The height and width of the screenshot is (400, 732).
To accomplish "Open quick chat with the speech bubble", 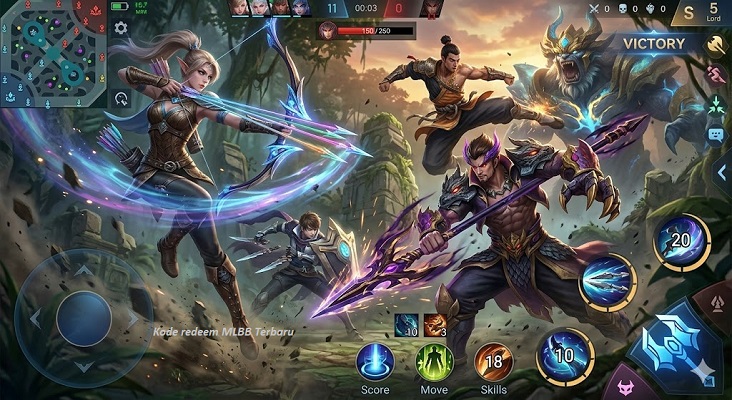I will [716, 134].
